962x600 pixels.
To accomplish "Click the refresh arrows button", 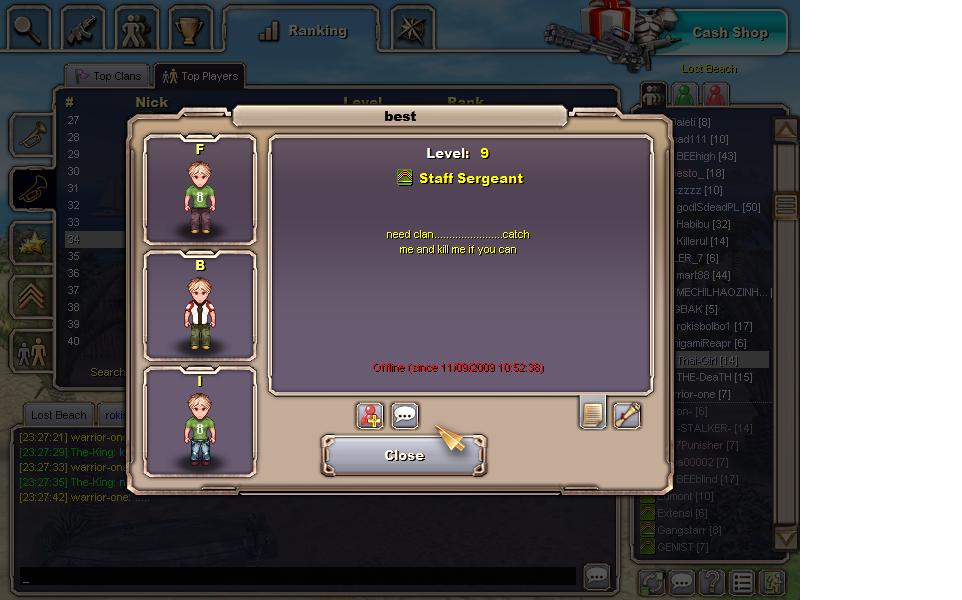I will [652, 582].
